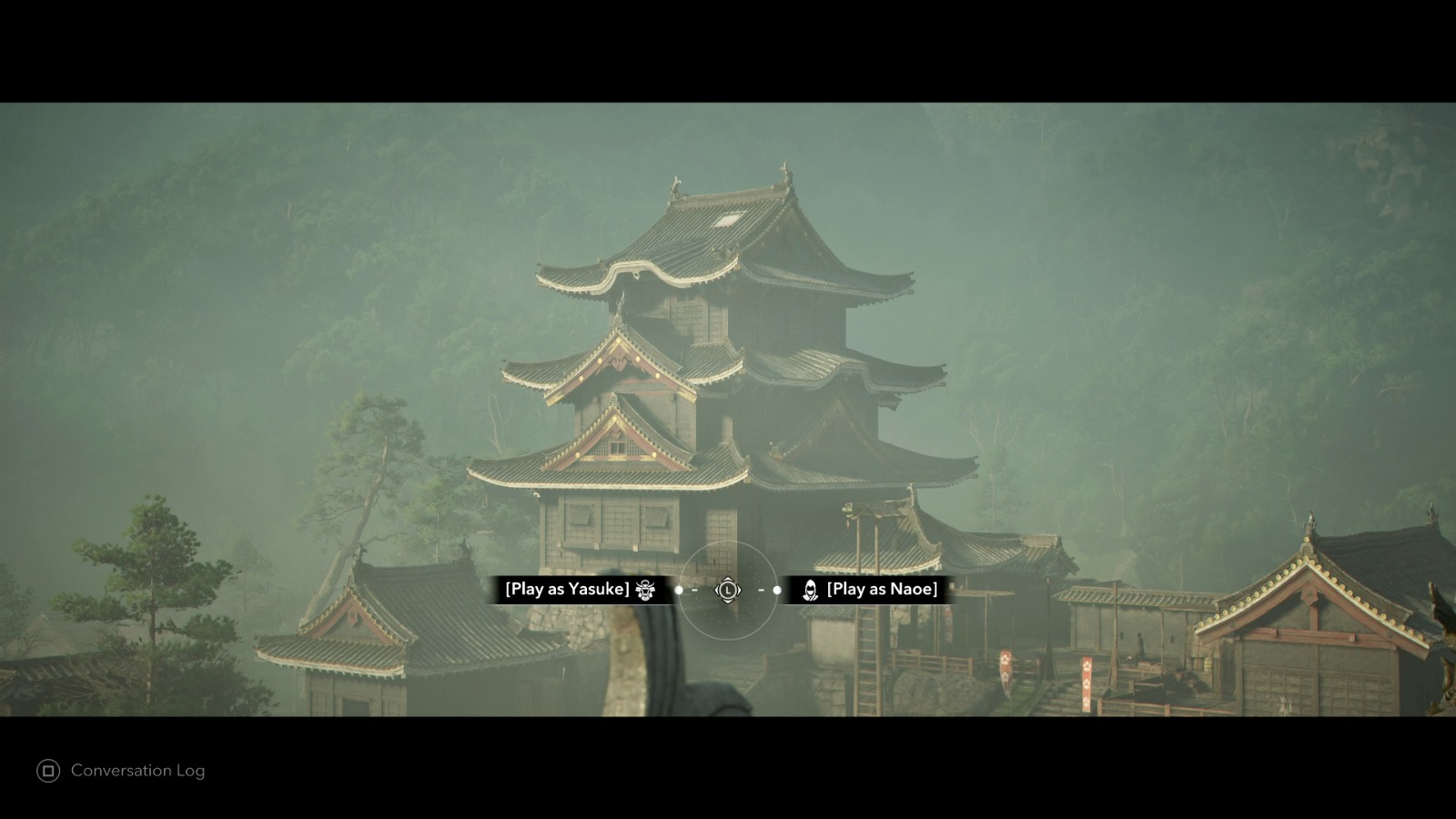Click the left chevron on the stick widget
Screen dimensions: 1456x819
716,591
